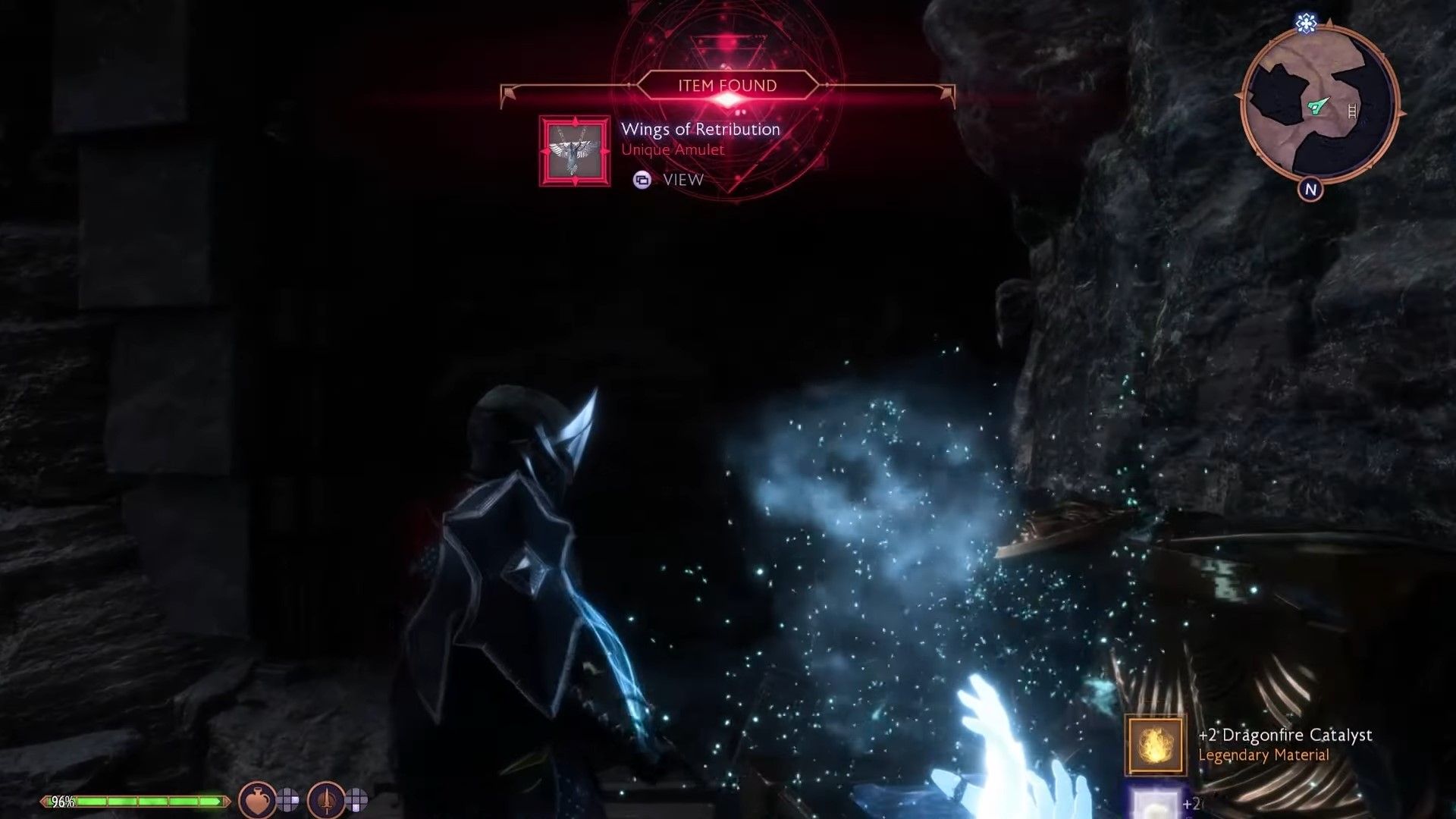Click the 96% health percentage label

point(61,799)
